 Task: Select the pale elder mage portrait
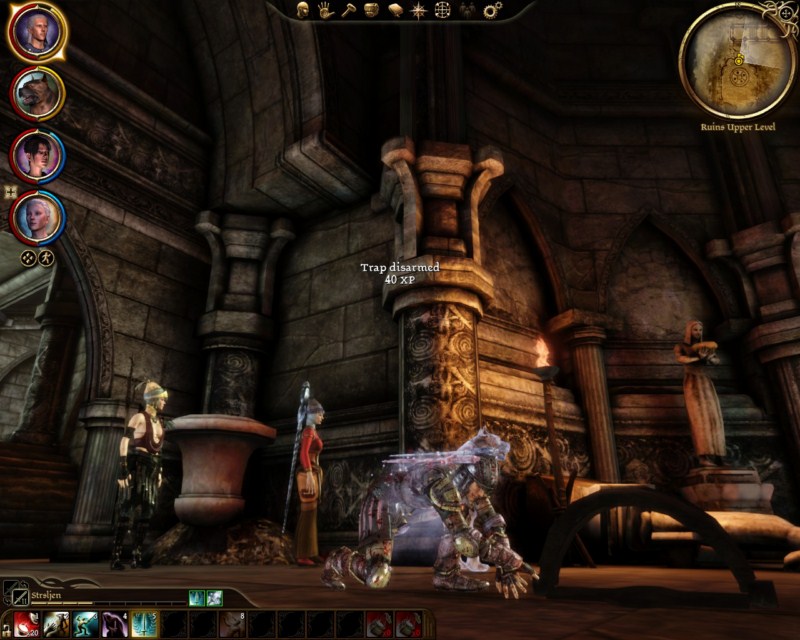(38, 217)
